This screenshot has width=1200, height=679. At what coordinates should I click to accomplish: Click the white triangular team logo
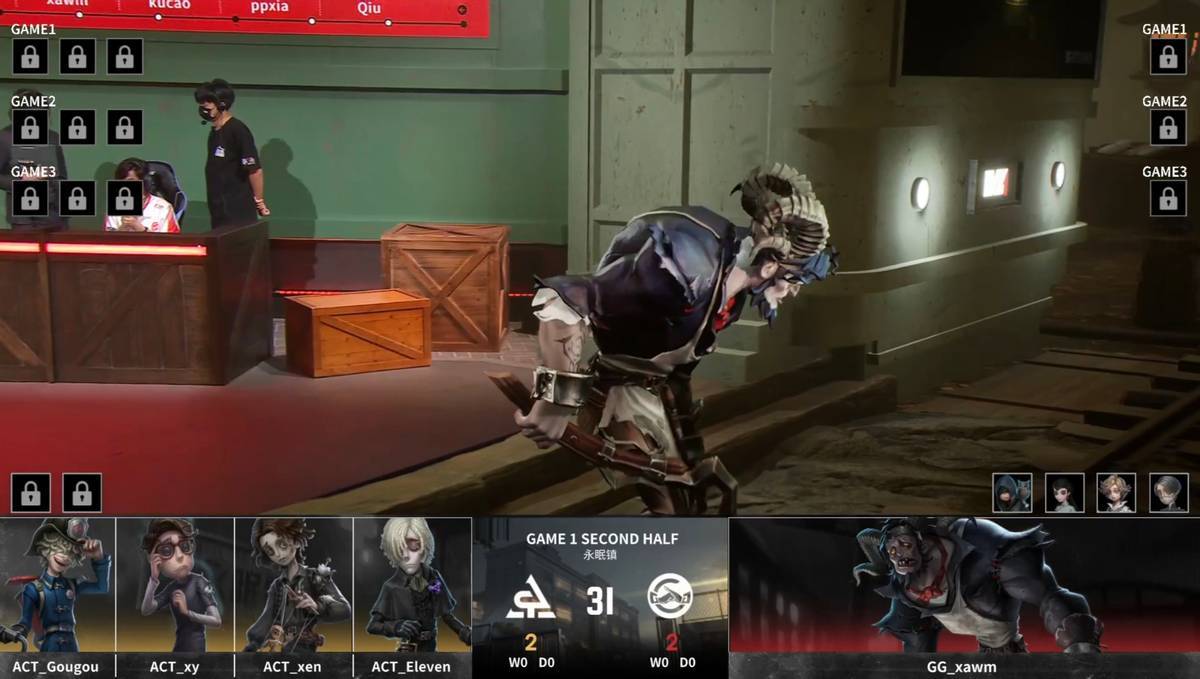point(531,597)
